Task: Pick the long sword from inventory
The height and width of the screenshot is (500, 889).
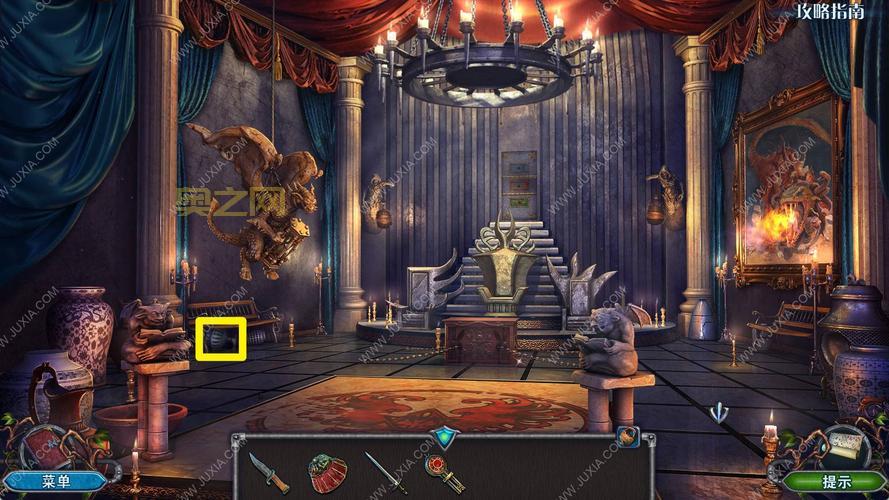Action: point(385,471)
